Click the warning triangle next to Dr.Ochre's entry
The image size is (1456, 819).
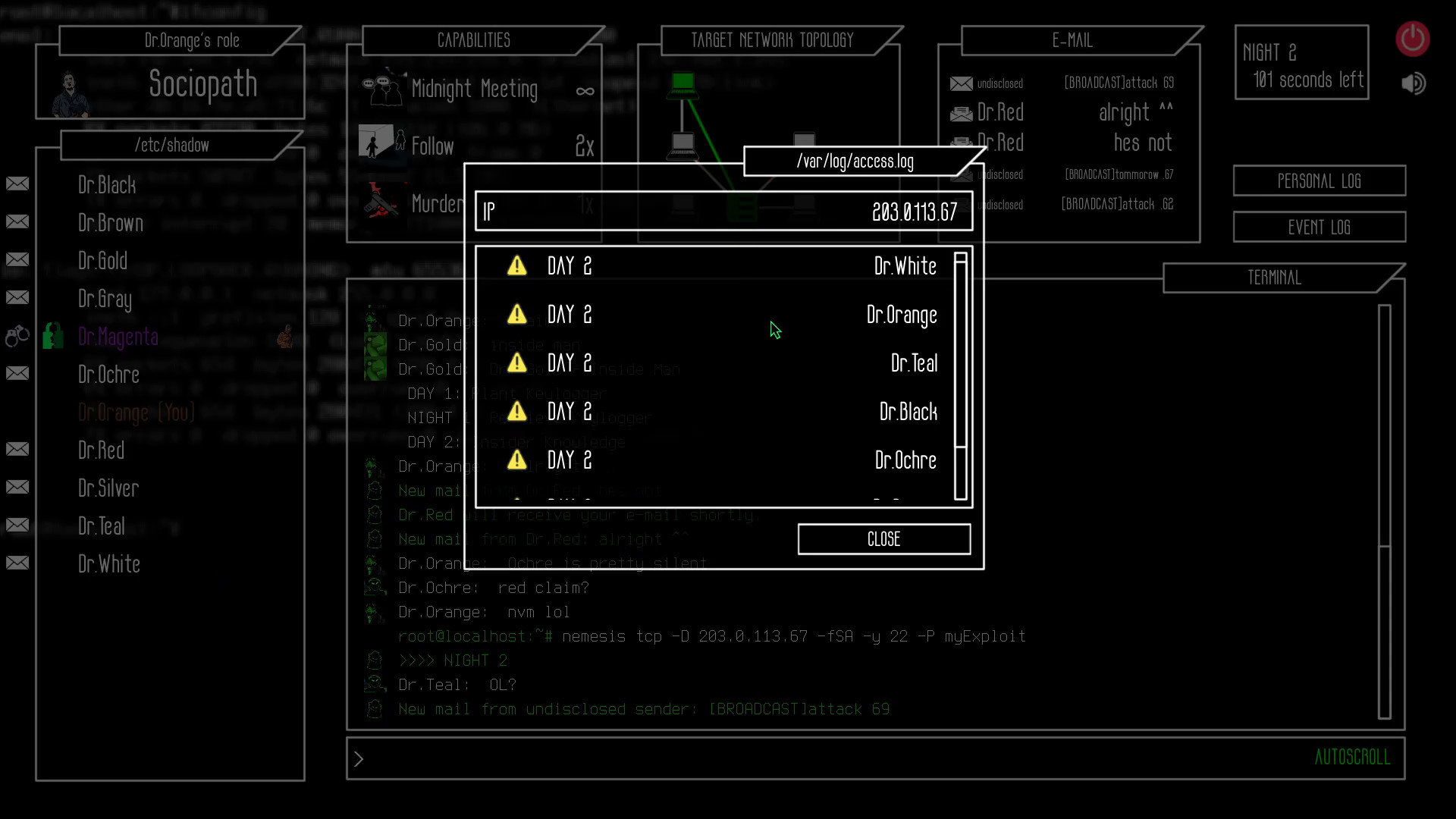coord(517,459)
